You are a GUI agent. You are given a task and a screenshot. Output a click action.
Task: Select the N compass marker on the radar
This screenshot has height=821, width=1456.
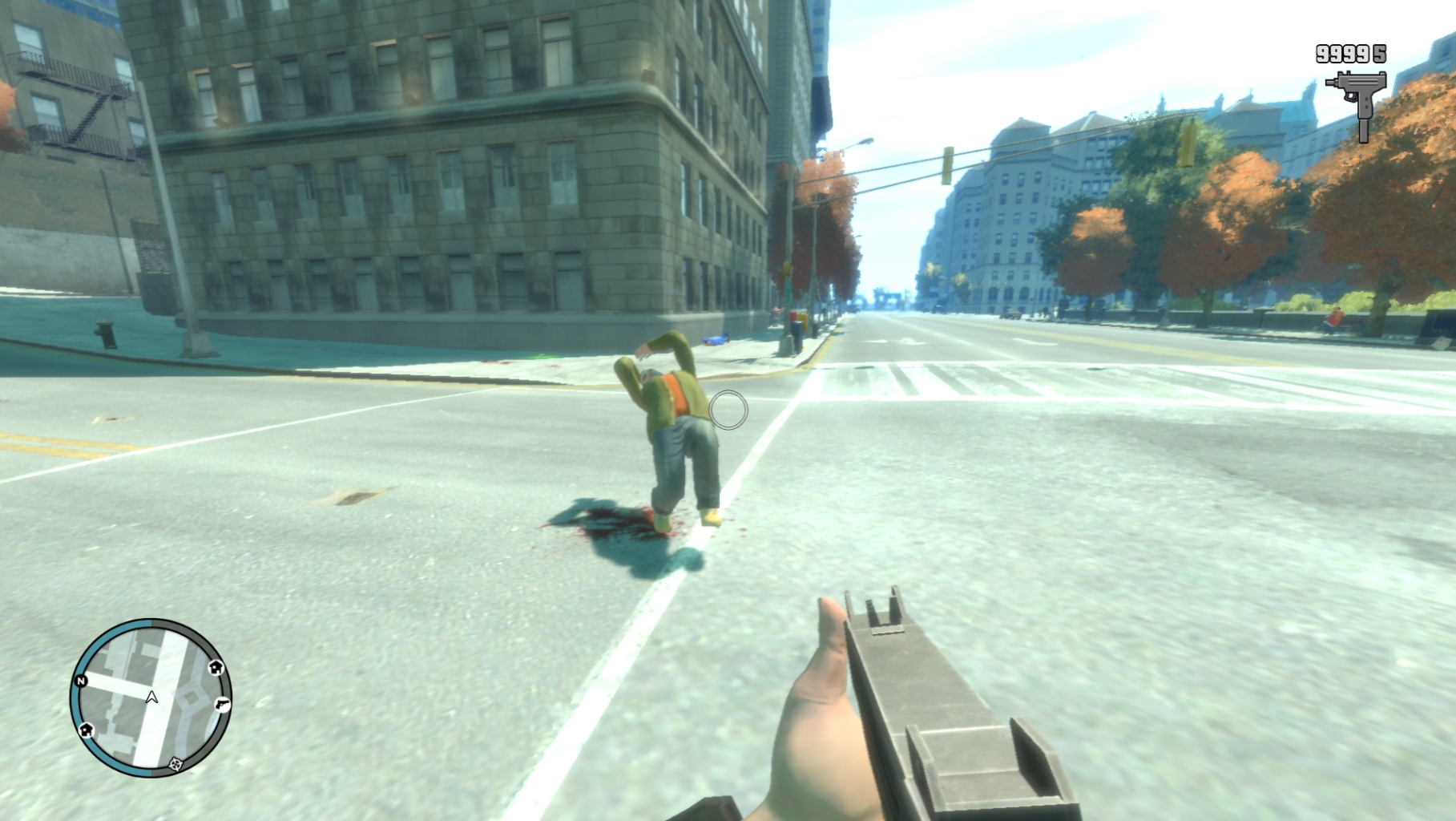(x=81, y=681)
